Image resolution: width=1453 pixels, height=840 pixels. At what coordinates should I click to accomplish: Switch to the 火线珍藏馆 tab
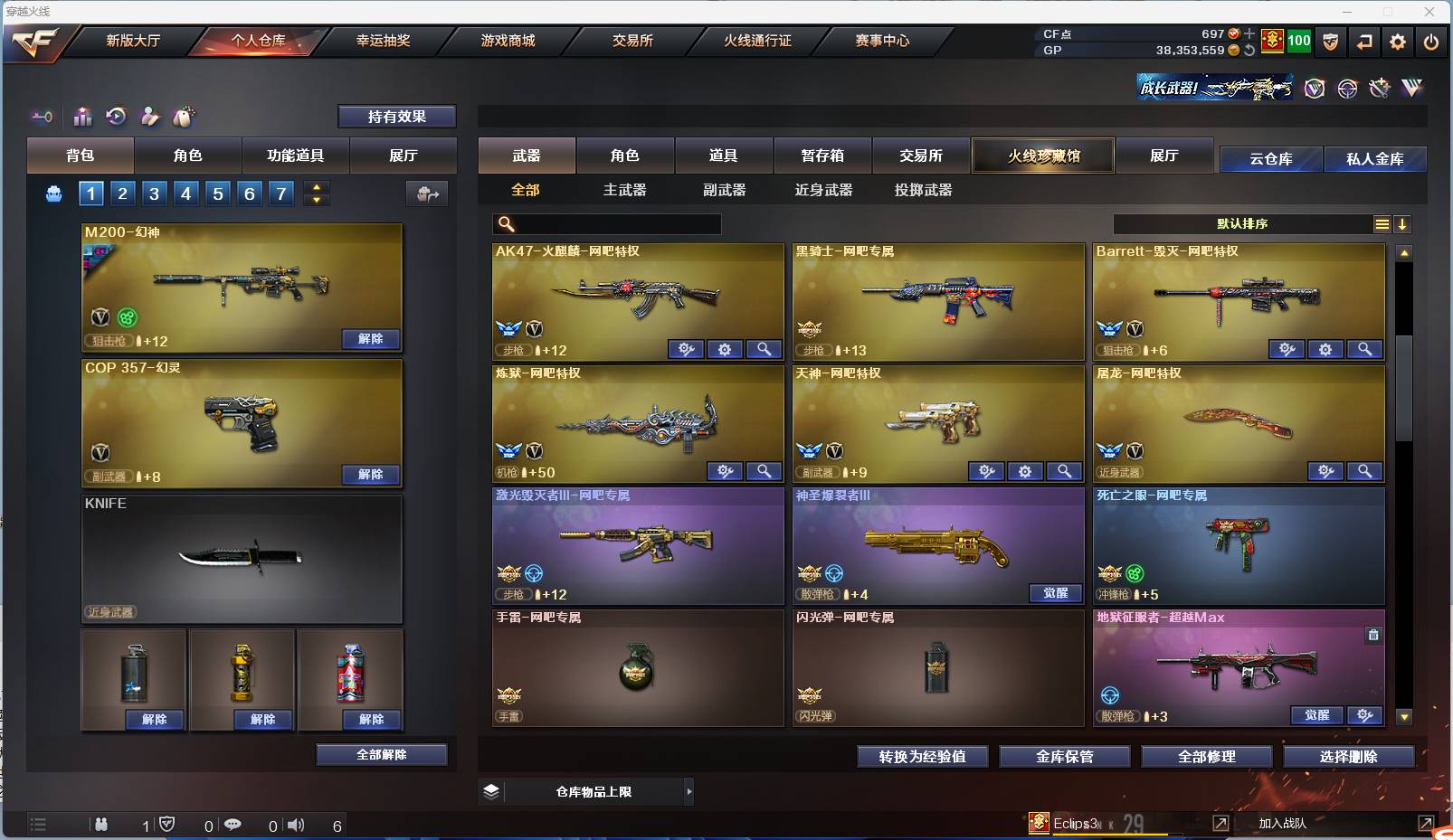click(1044, 155)
